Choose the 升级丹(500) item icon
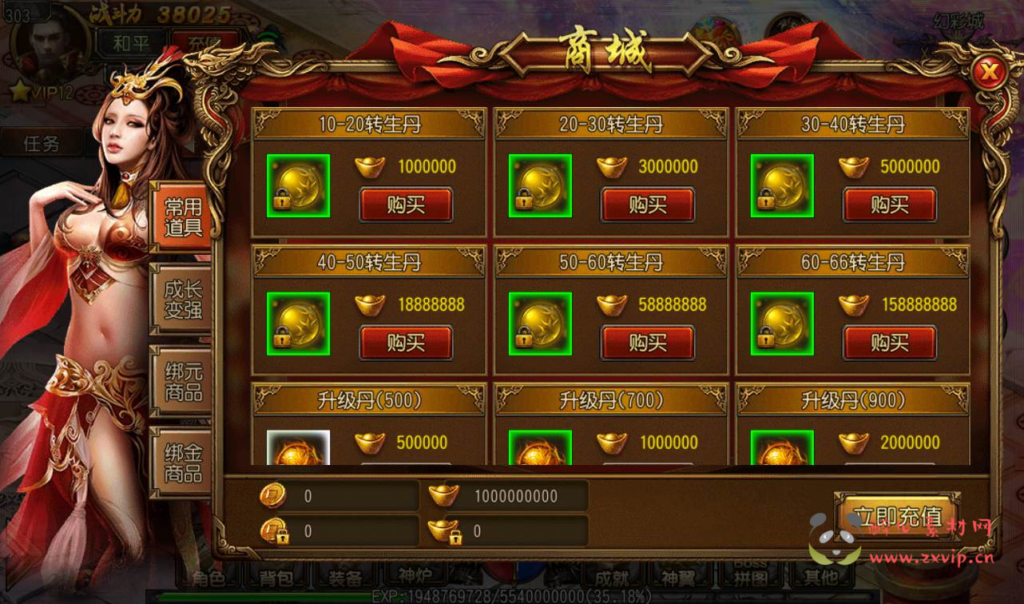The width and height of the screenshot is (1024, 604). point(298,450)
